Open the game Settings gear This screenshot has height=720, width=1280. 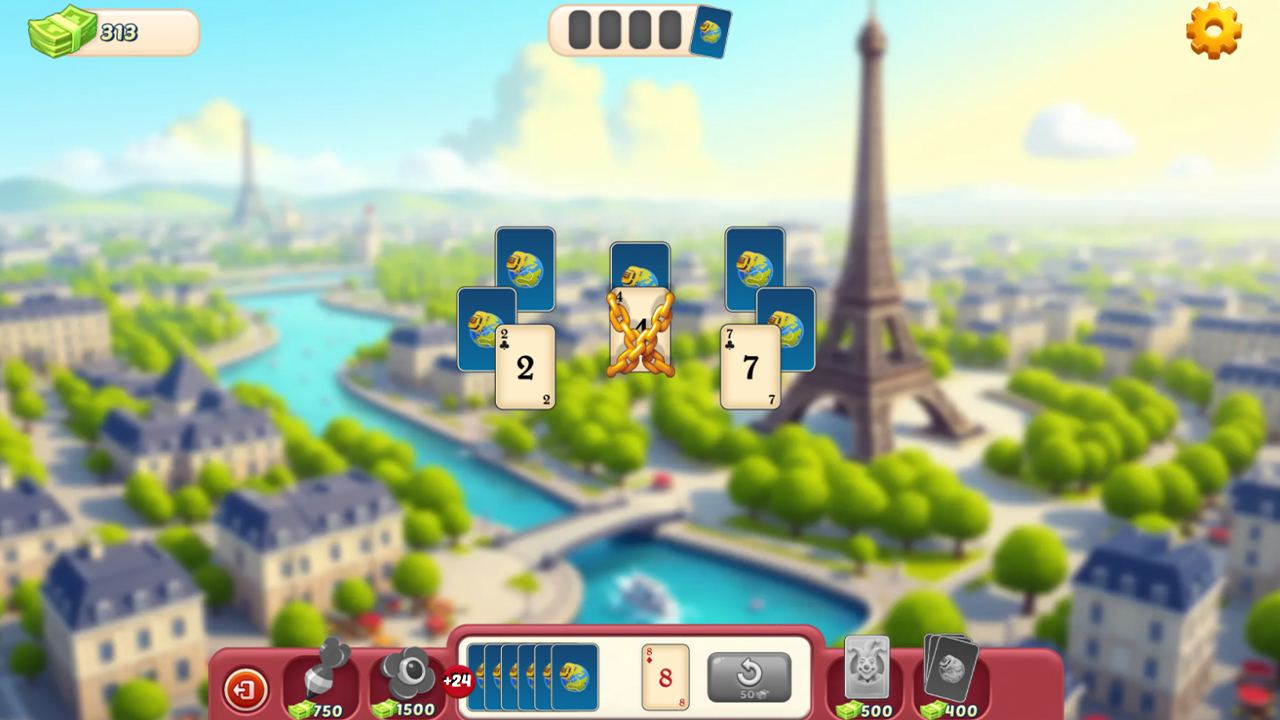click(1214, 33)
